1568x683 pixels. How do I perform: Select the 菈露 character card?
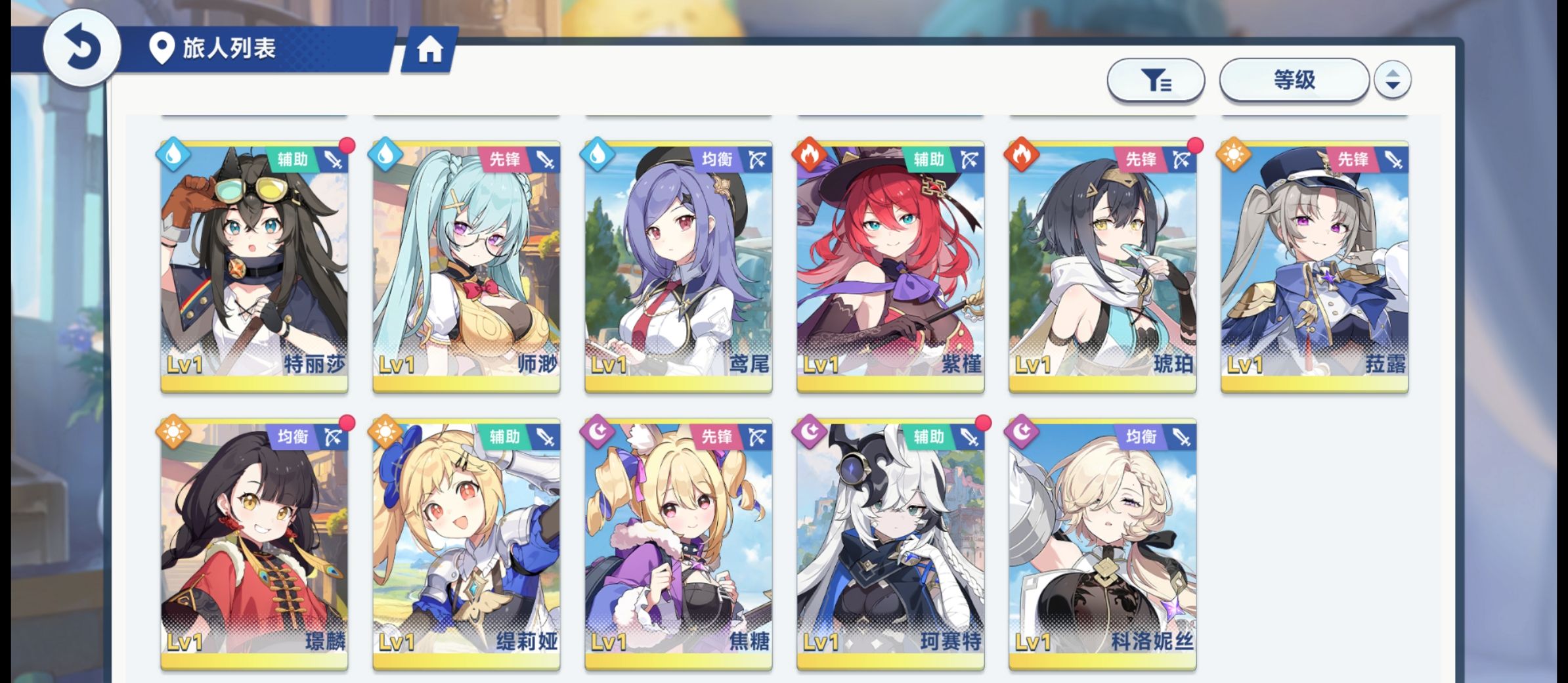pos(1315,266)
